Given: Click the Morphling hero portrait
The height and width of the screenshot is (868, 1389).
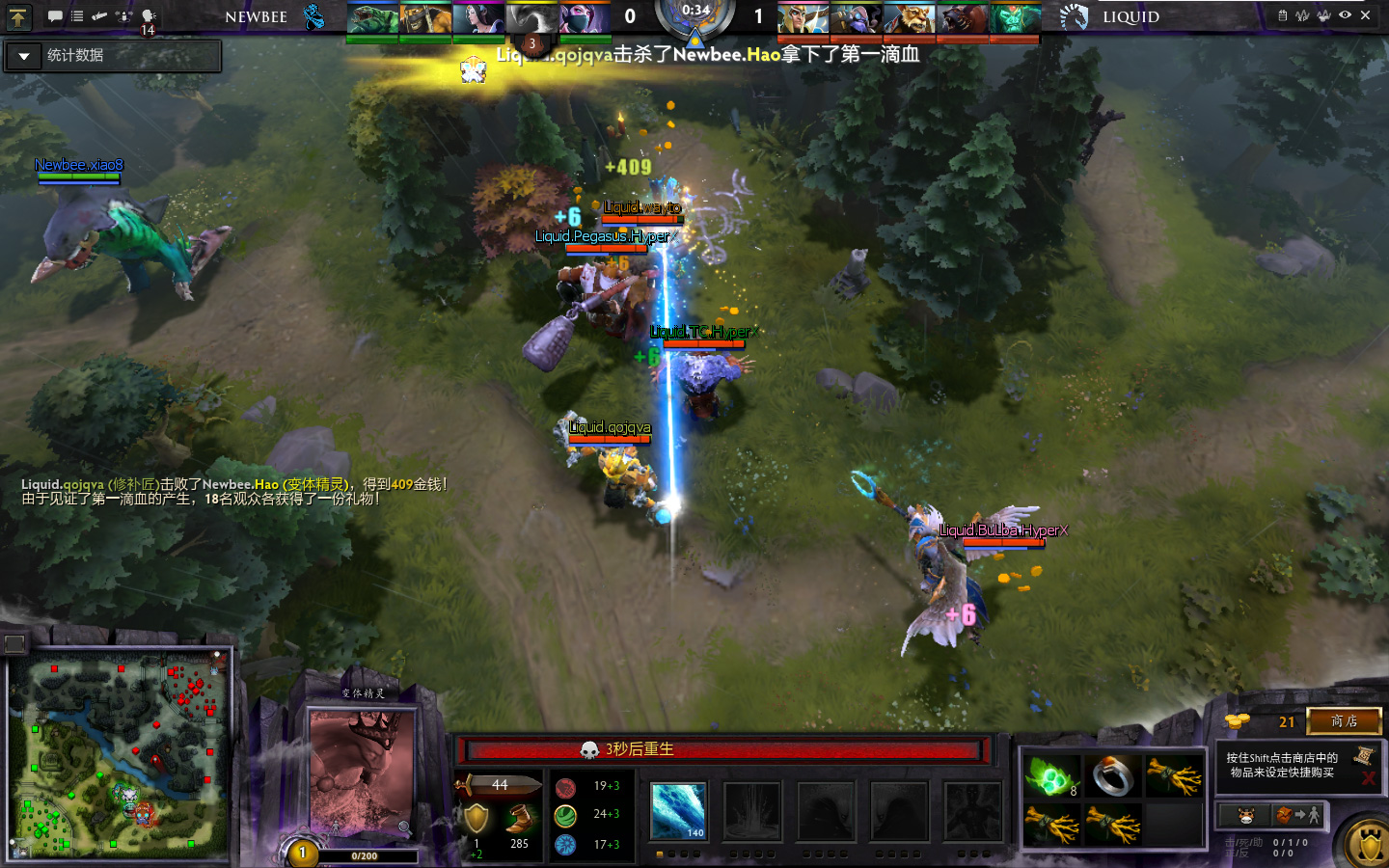Looking at the screenshot, I should click(361, 770).
